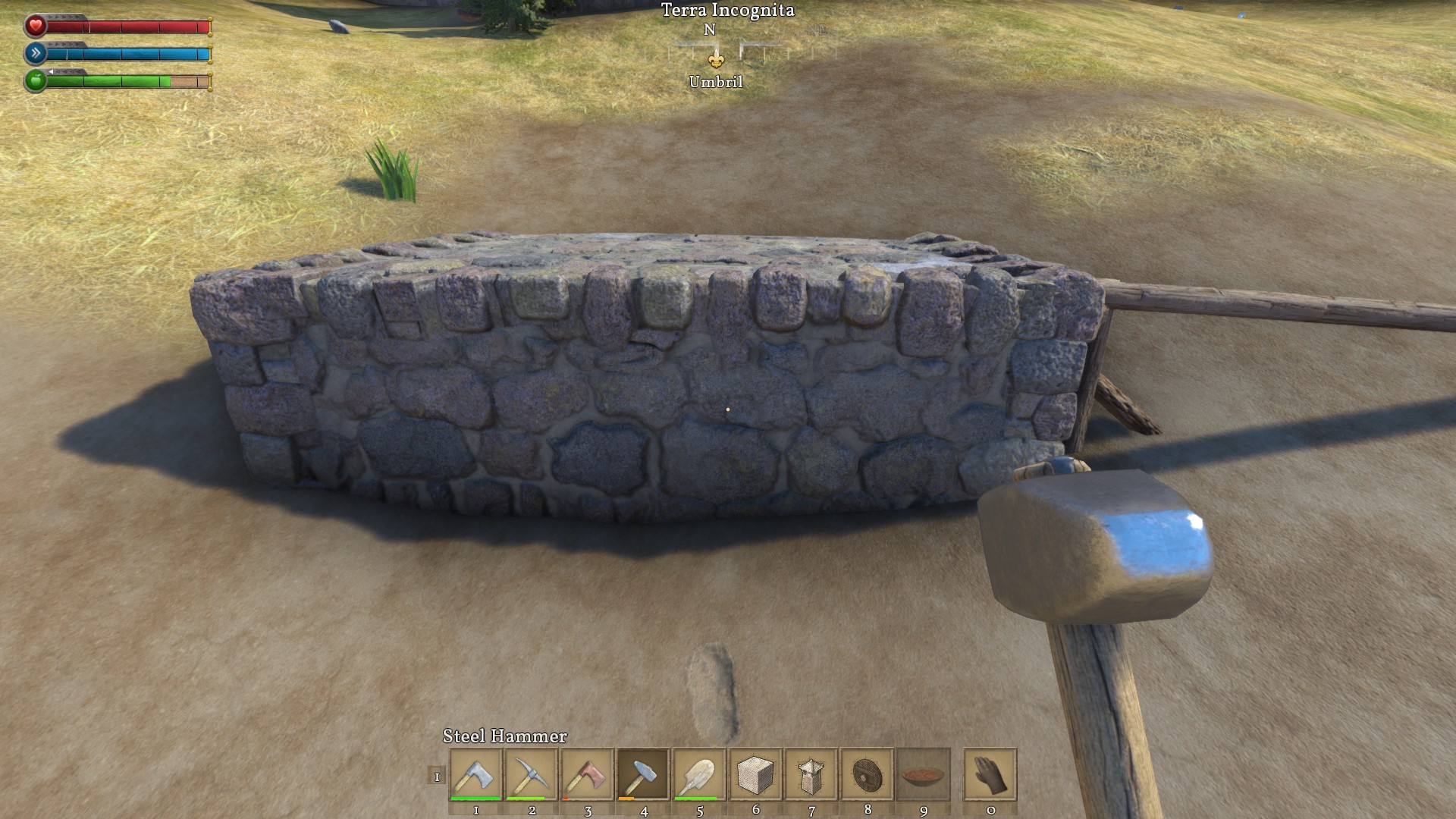The height and width of the screenshot is (819, 1456).
Task: Pick the food bowl in slot nine
Action: click(923, 774)
